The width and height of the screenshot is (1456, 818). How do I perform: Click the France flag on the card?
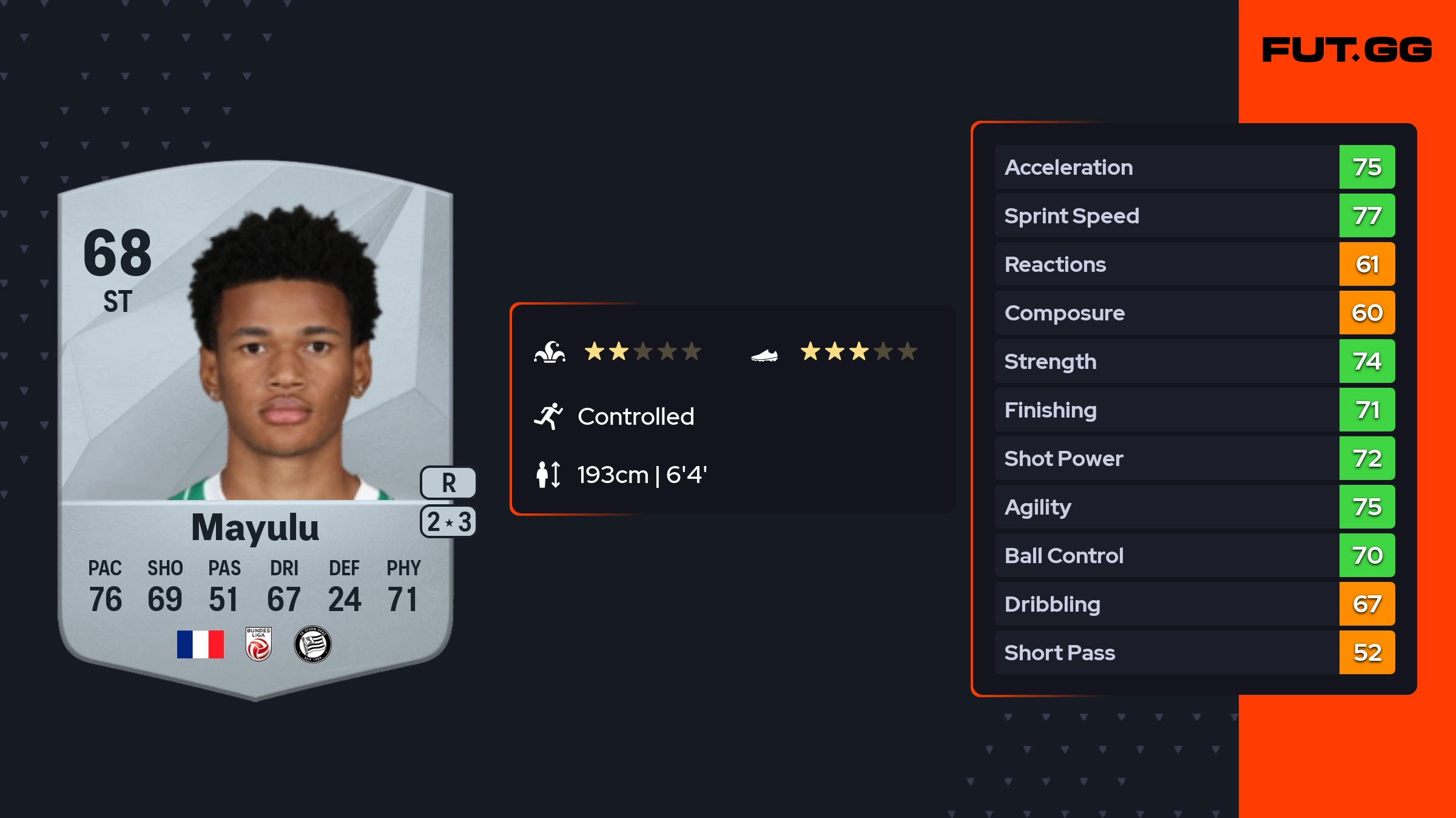(x=200, y=644)
